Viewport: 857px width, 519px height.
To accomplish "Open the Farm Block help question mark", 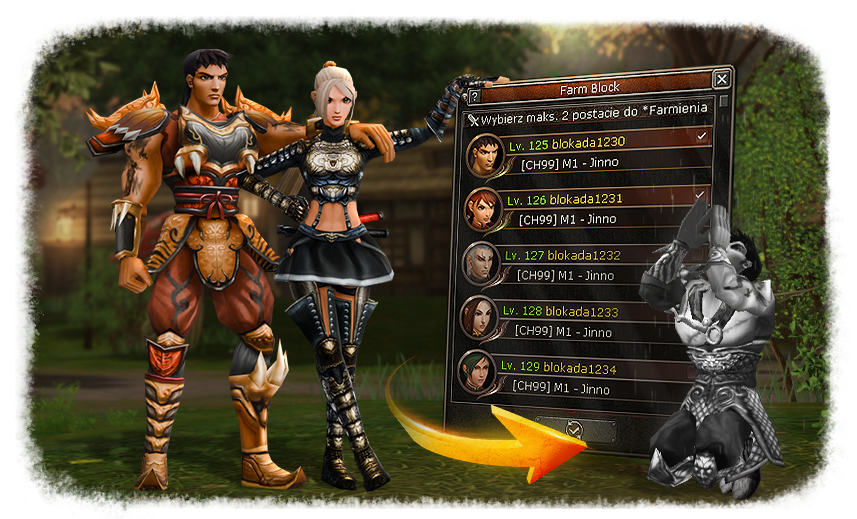I will 475,97.
